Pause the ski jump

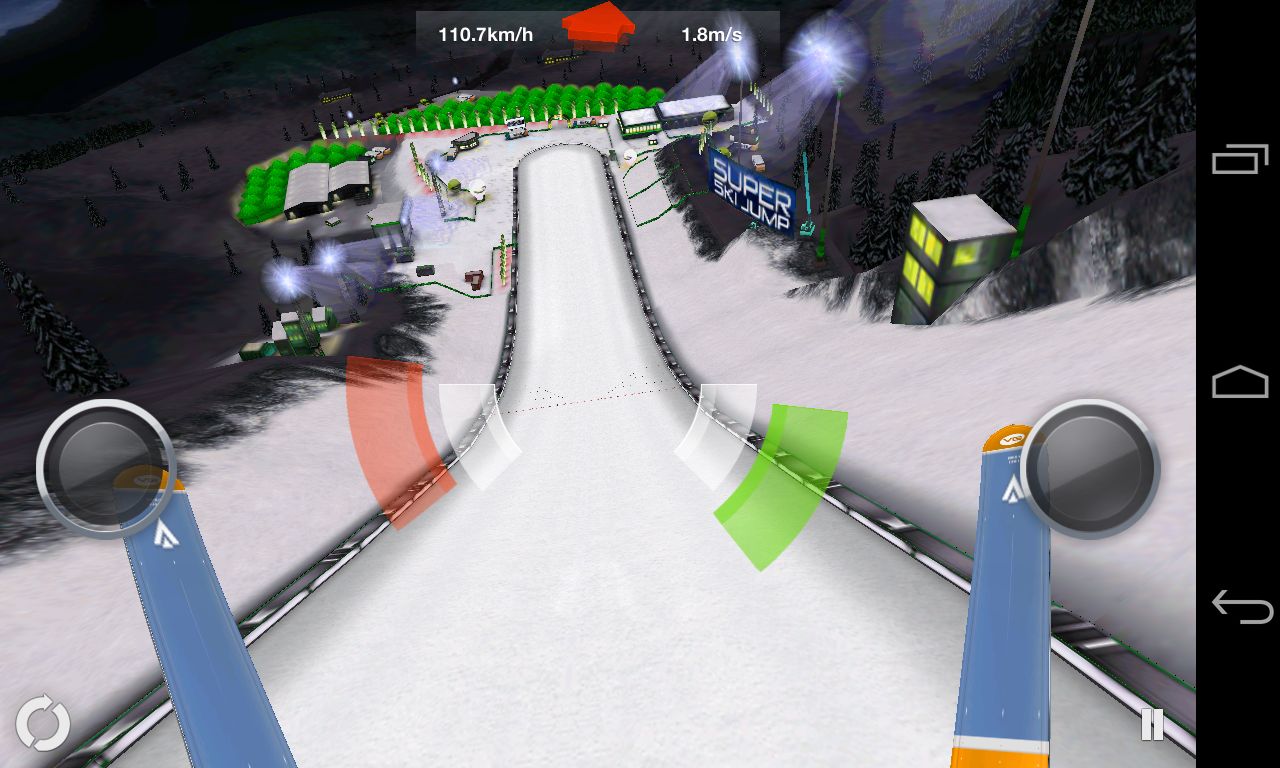pos(1152,724)
